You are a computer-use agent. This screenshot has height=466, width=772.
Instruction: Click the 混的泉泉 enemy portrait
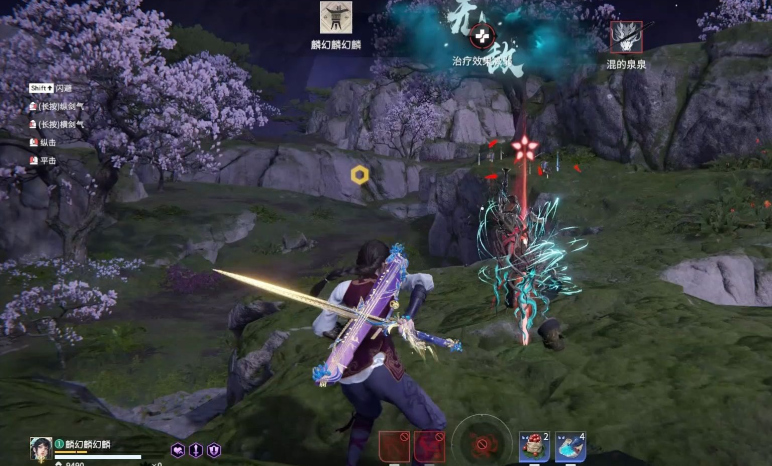click(x=627, y=37)
